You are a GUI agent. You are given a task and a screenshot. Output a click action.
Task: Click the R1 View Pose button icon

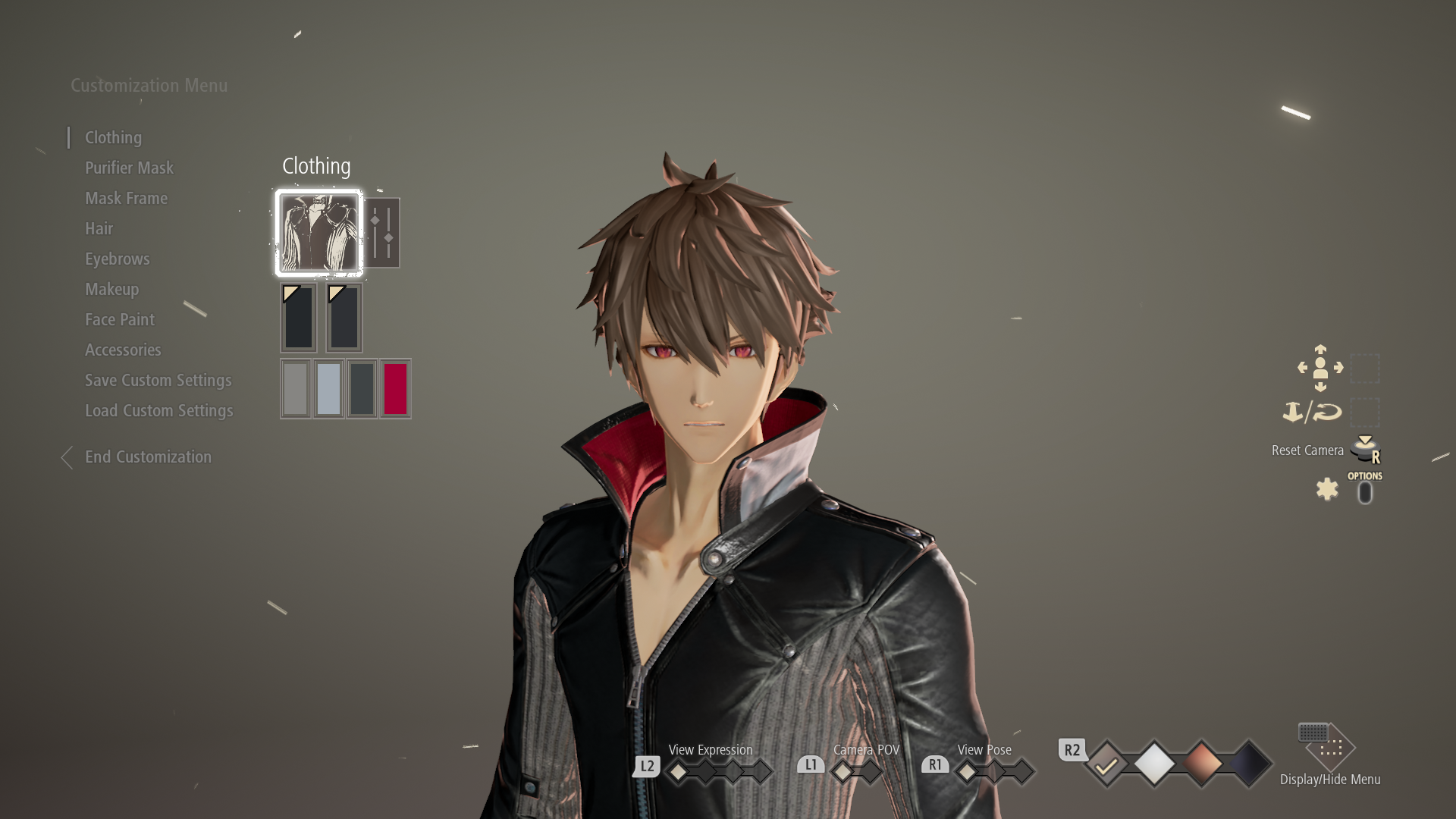[935, 765]
